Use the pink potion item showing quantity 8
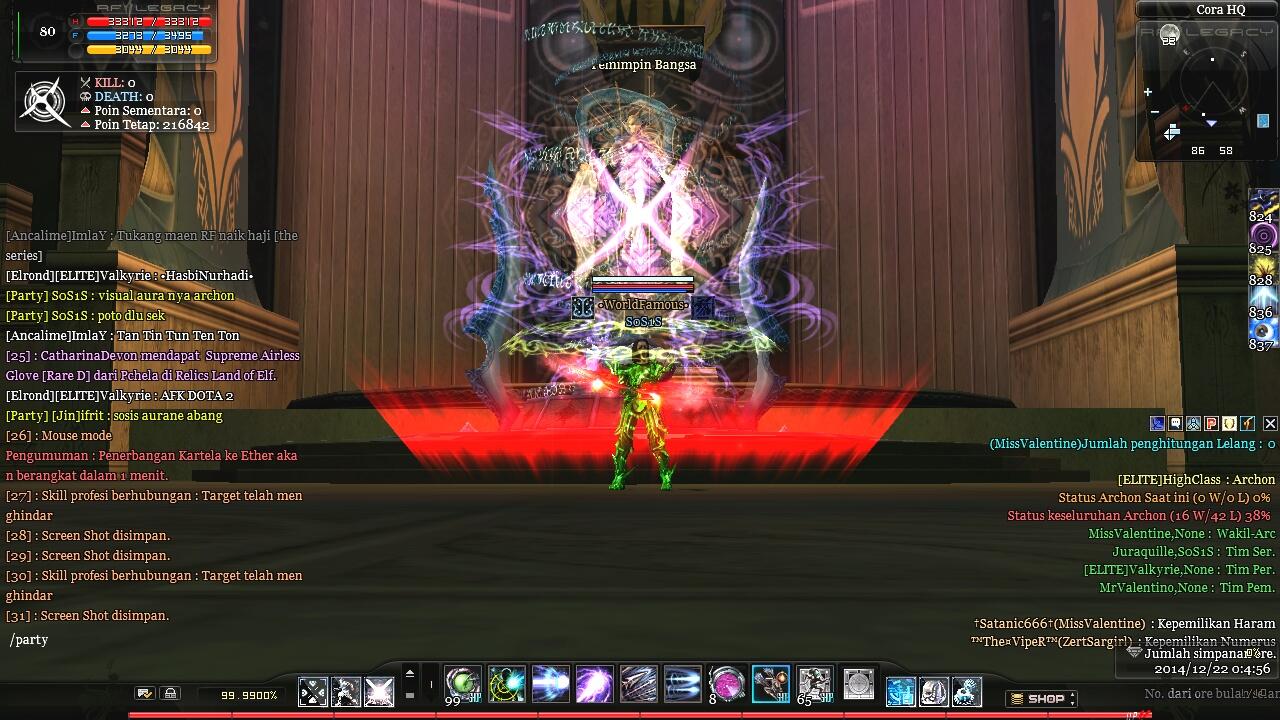The width and height of the screenshot is (1280, 720). click(x=726, y=684)
